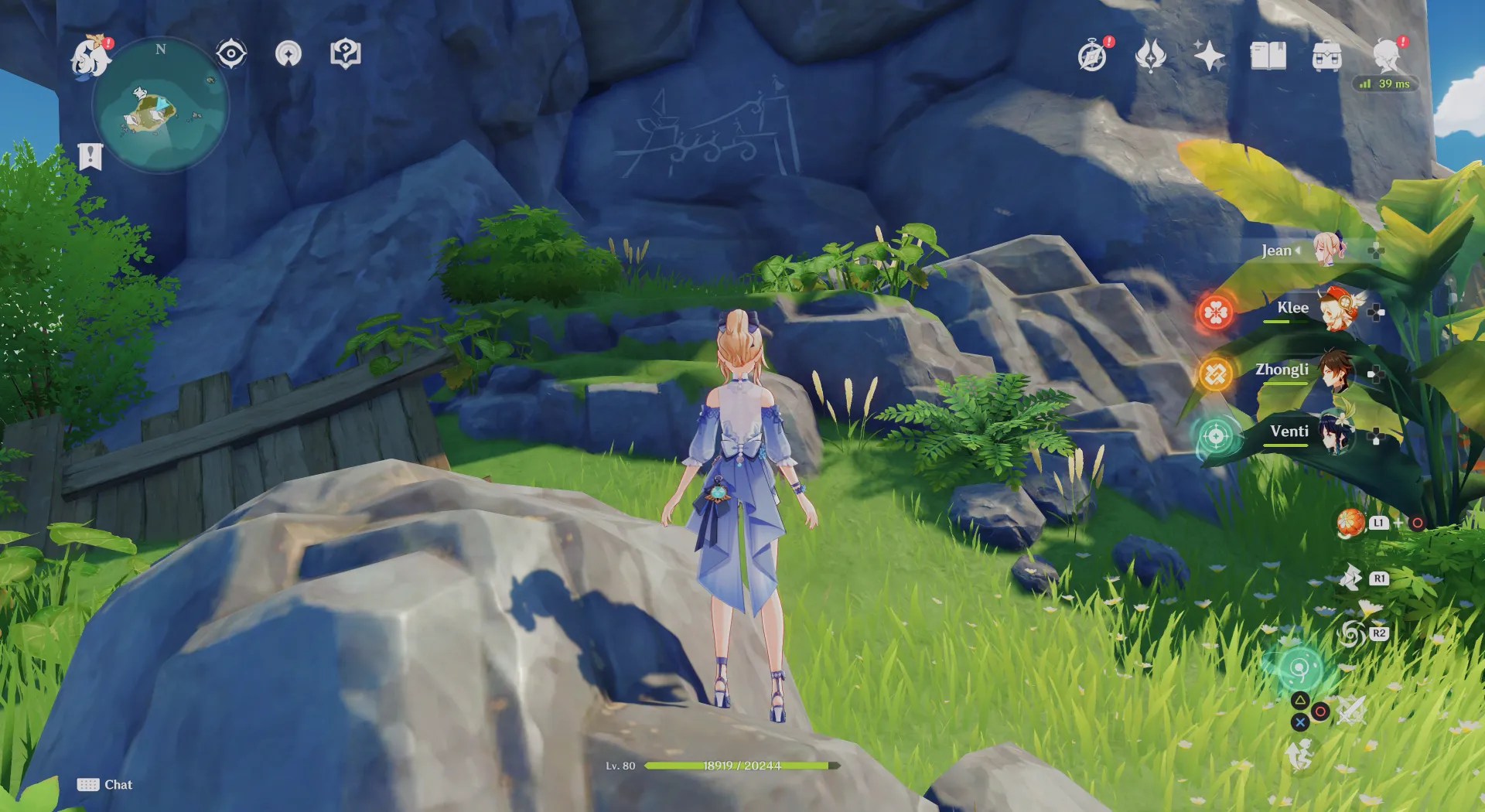
Task: Collapse Jean's nameplate arrow
Action: 1296,250
